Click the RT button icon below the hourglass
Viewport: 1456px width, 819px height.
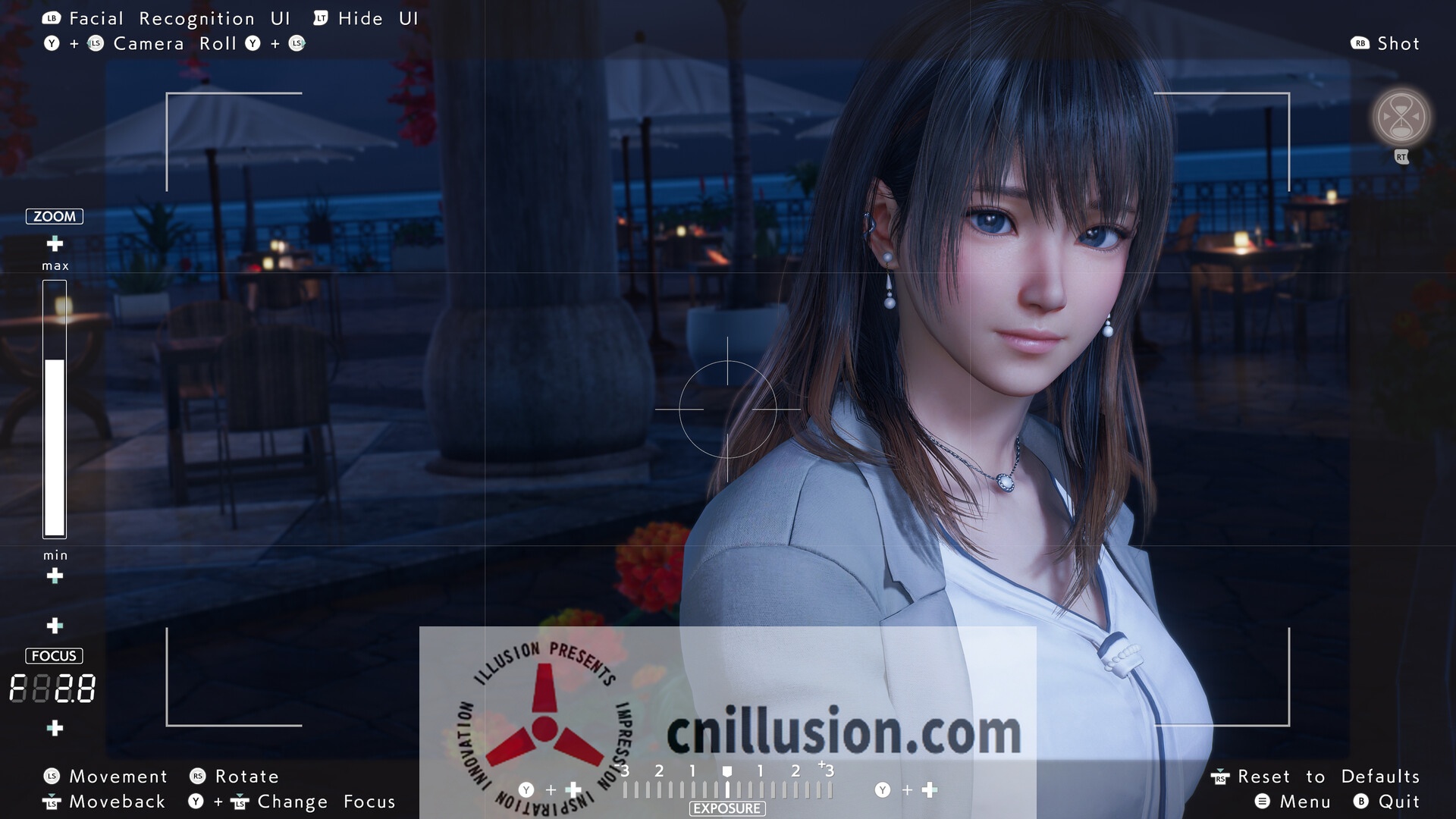pos(1401,157)
